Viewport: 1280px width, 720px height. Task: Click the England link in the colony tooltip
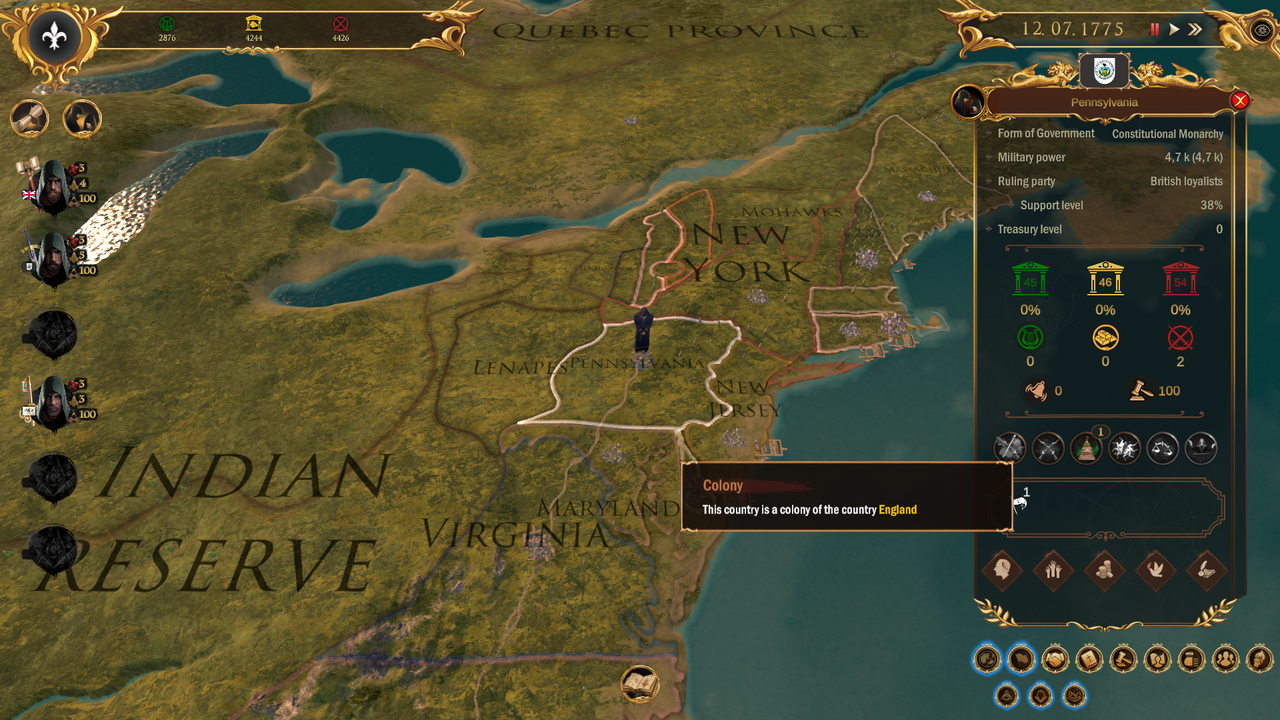pyautogui.click(x=899, y=509)
